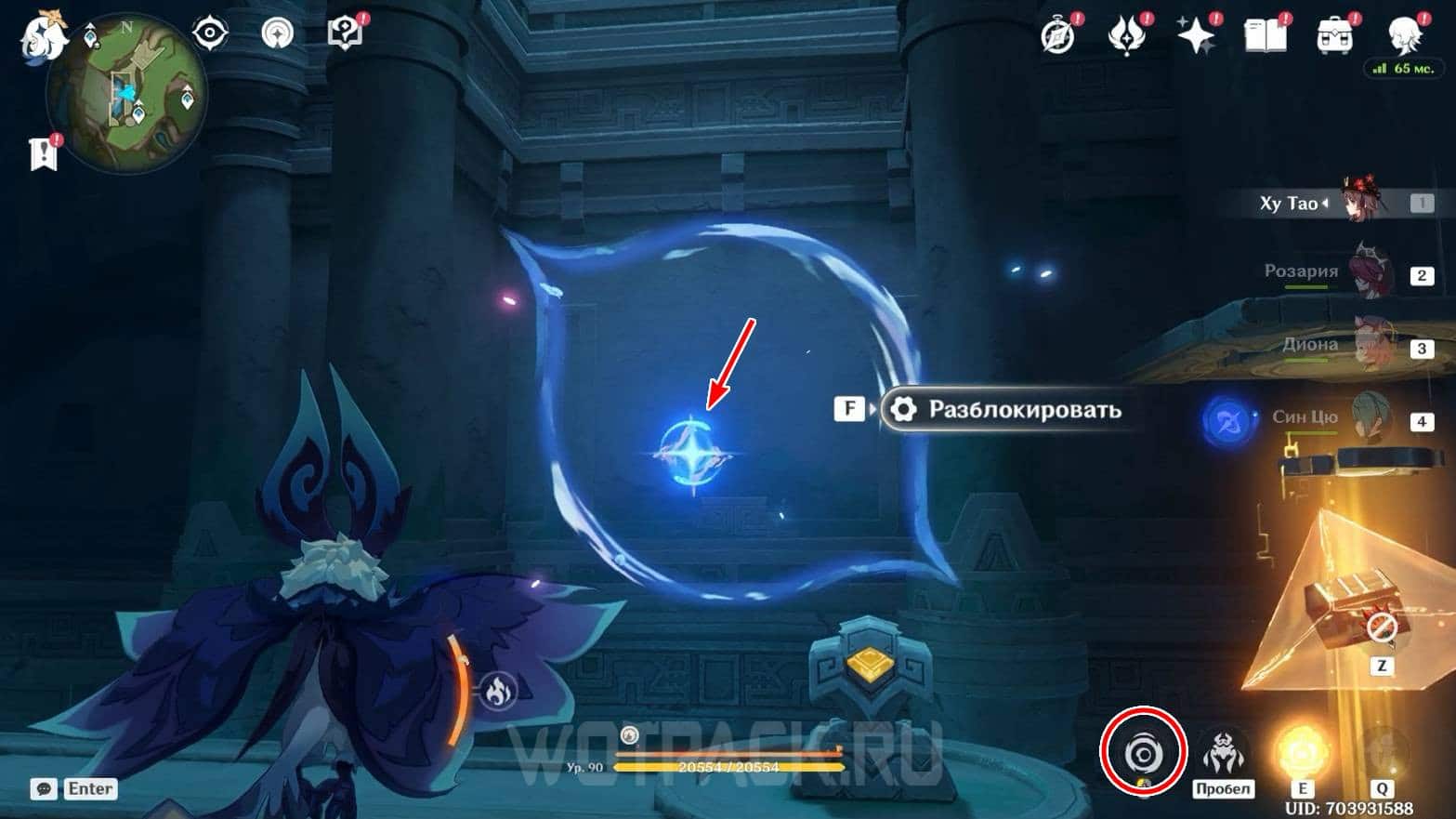Use the red-circled gadget icon
Screen dimensions: 1456x819
1143,753
